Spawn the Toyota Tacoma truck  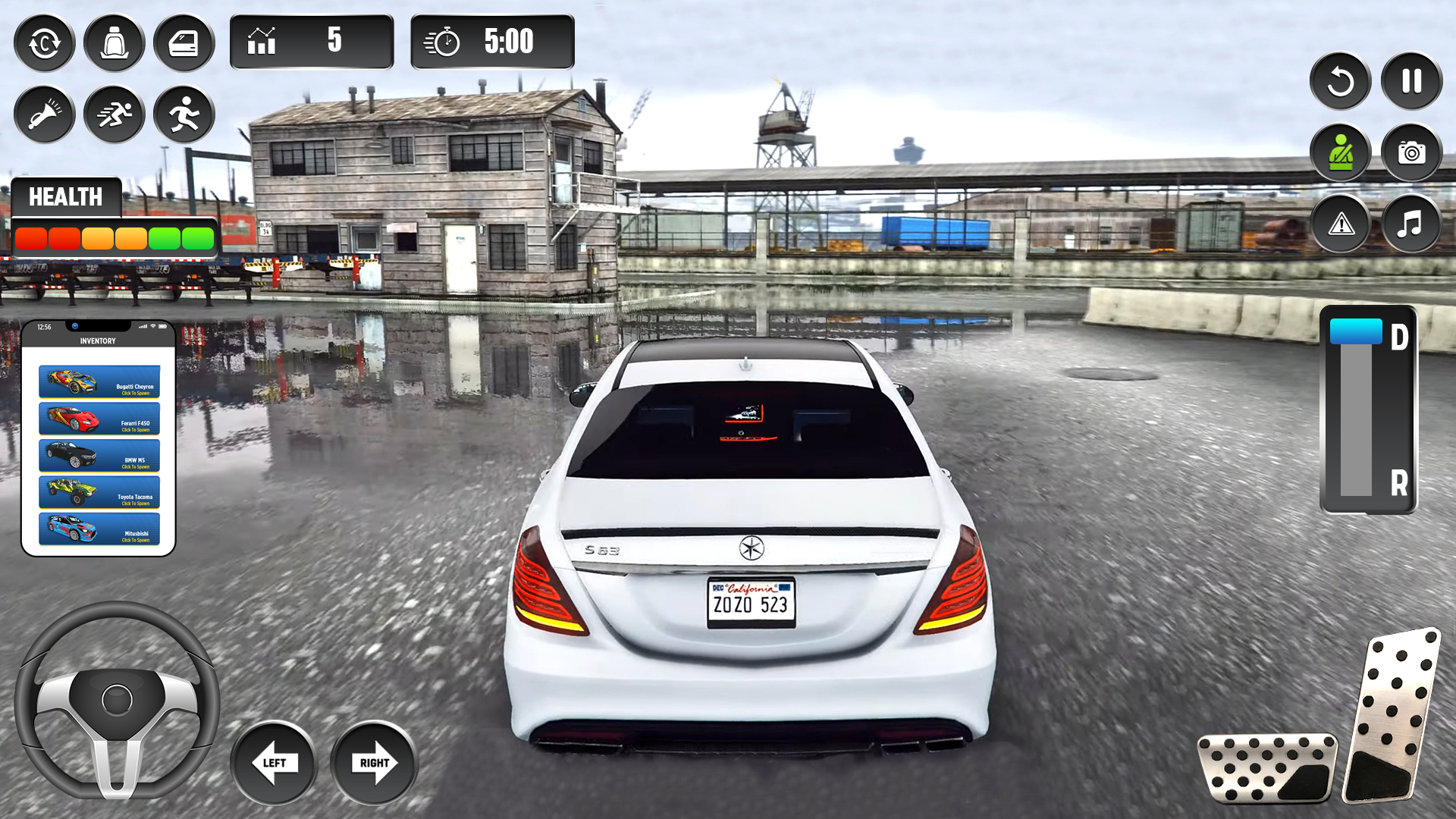pyautogui.click(x=99, y=493)
